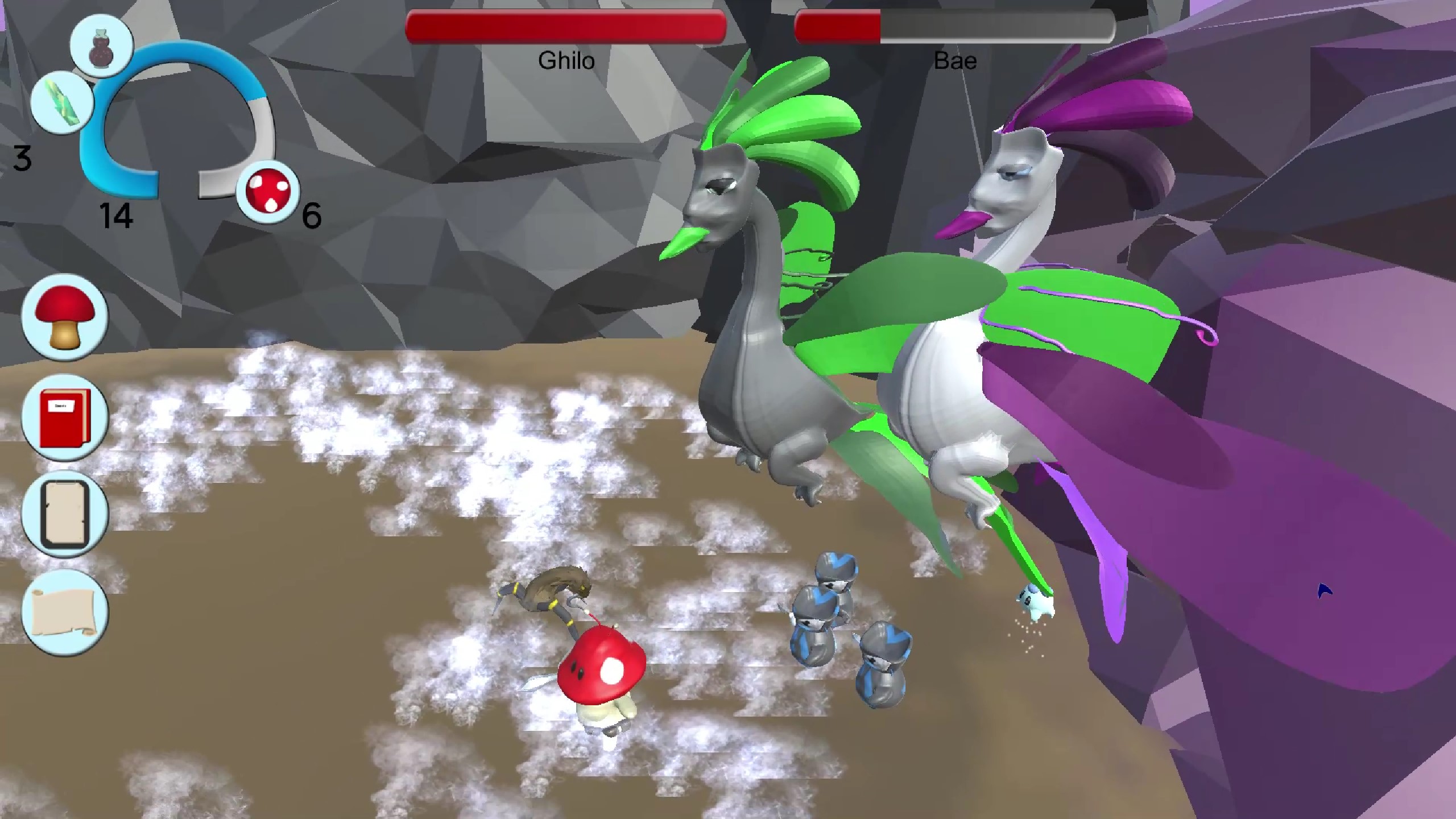Use the brown potion jar item
The image size is (1456, 819).
click(x=102, y=45)
